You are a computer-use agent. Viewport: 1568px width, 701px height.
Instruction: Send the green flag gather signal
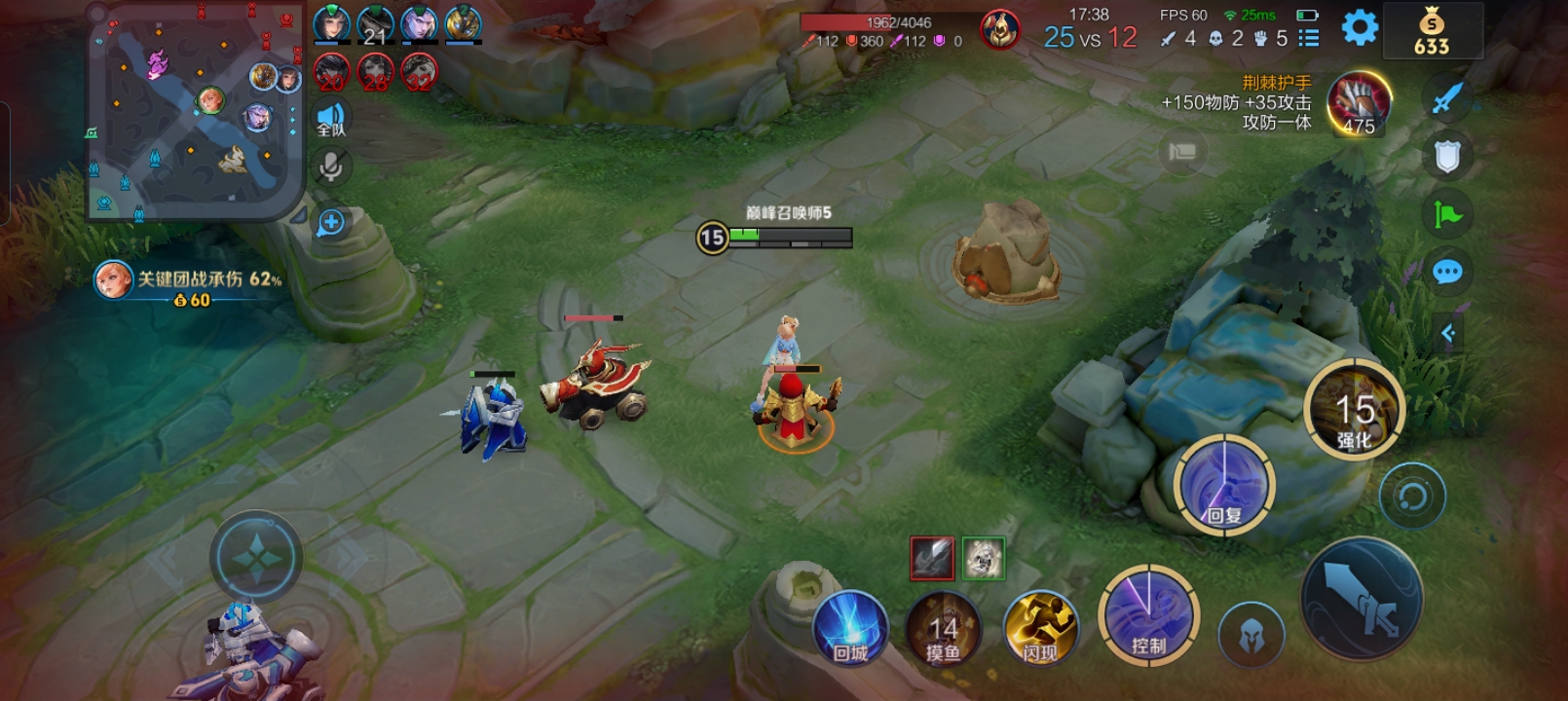tap(1447, 214)
